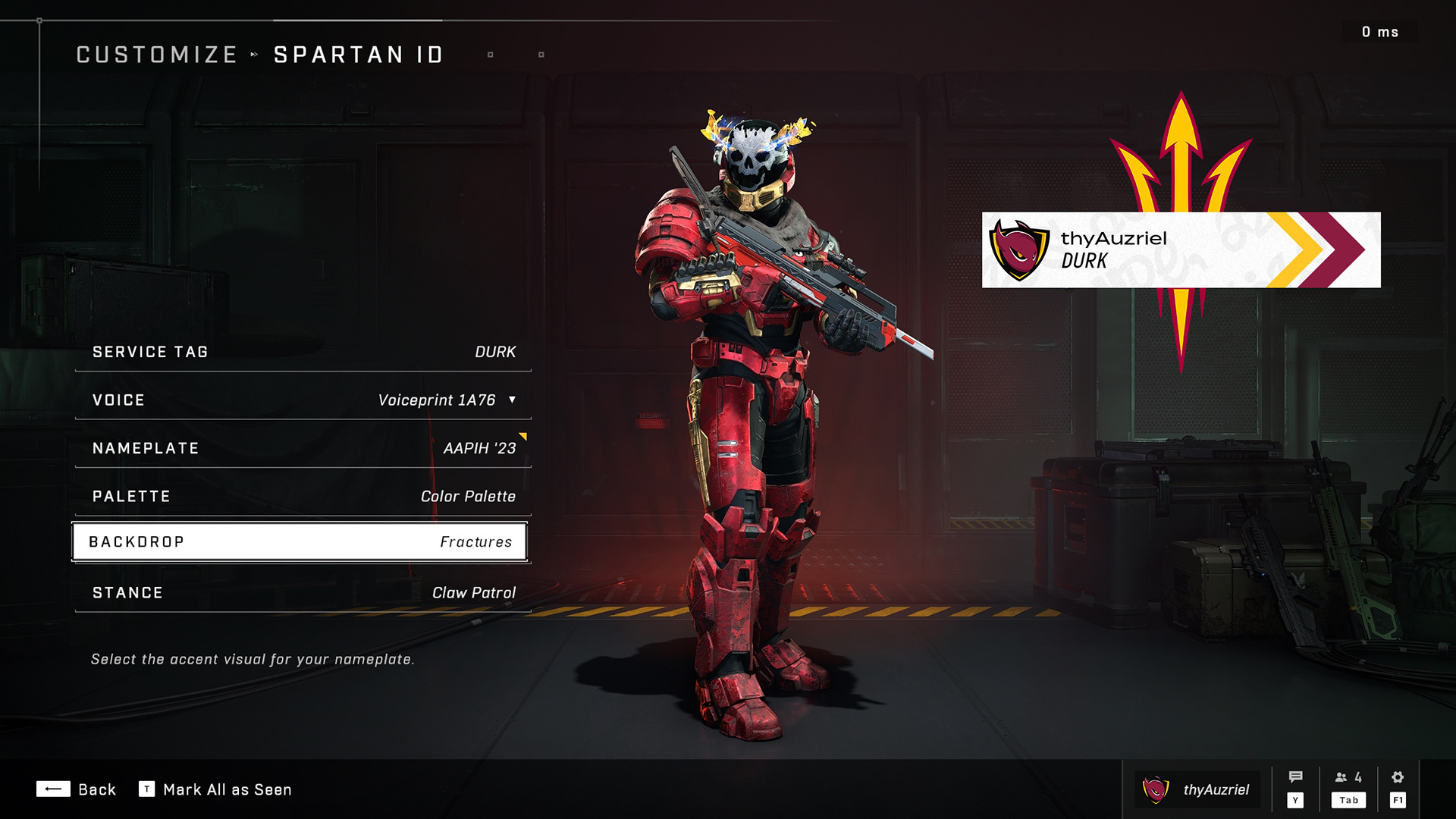Open the thyAuzriel player profile badge
The height and width of the screenshot is (819, 1456).
1197,789
